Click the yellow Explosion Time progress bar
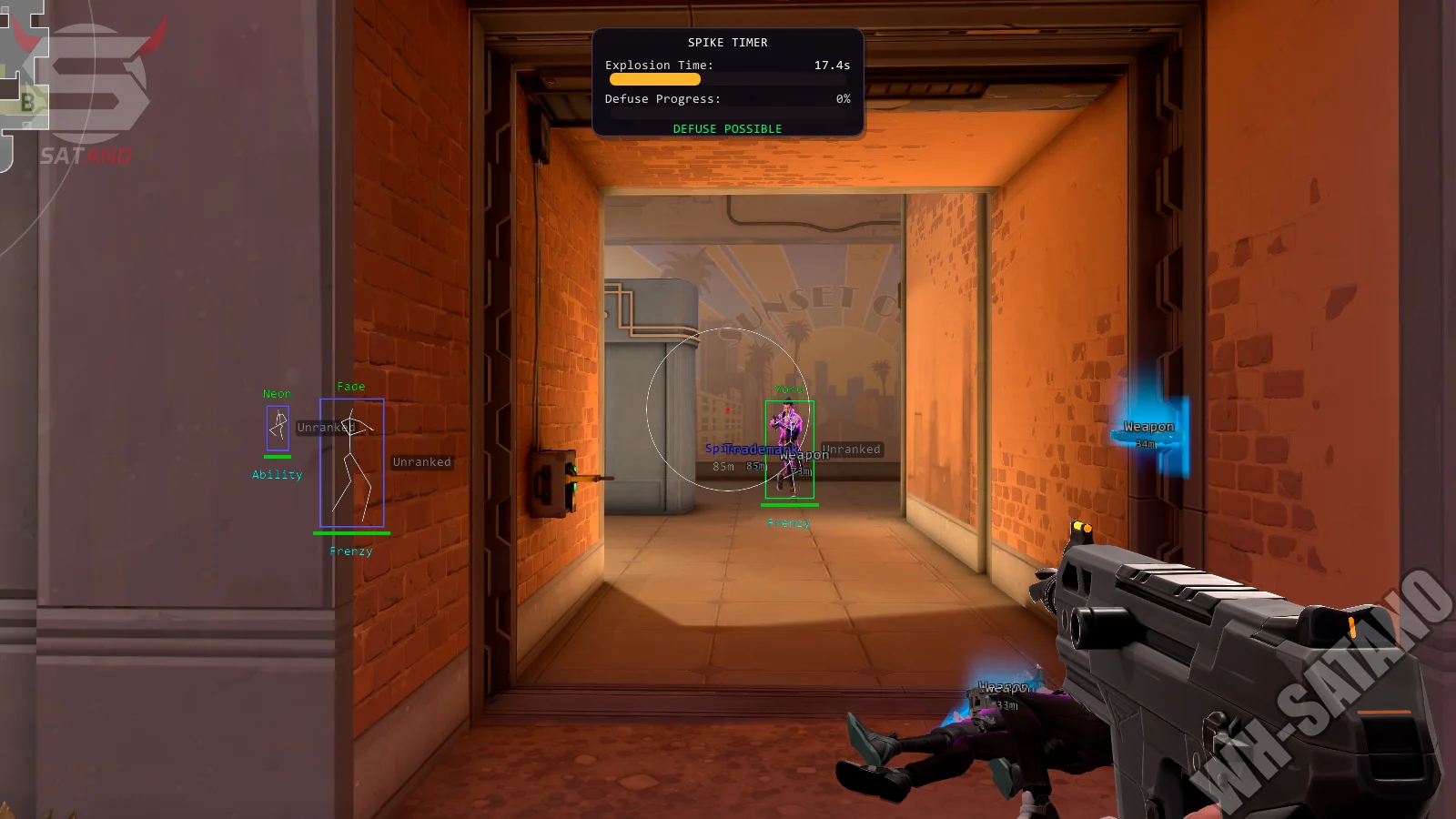This screenshot has width=1456, height=819. coord(654,79)
